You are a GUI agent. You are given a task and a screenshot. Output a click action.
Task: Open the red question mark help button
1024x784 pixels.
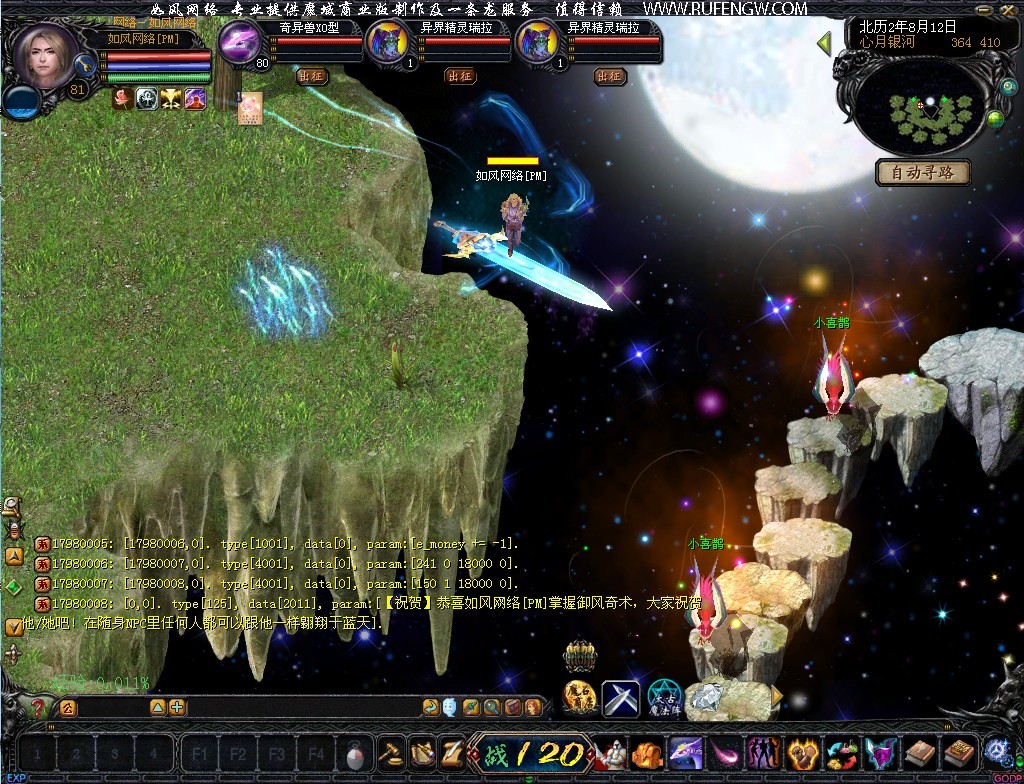(38, 708)
